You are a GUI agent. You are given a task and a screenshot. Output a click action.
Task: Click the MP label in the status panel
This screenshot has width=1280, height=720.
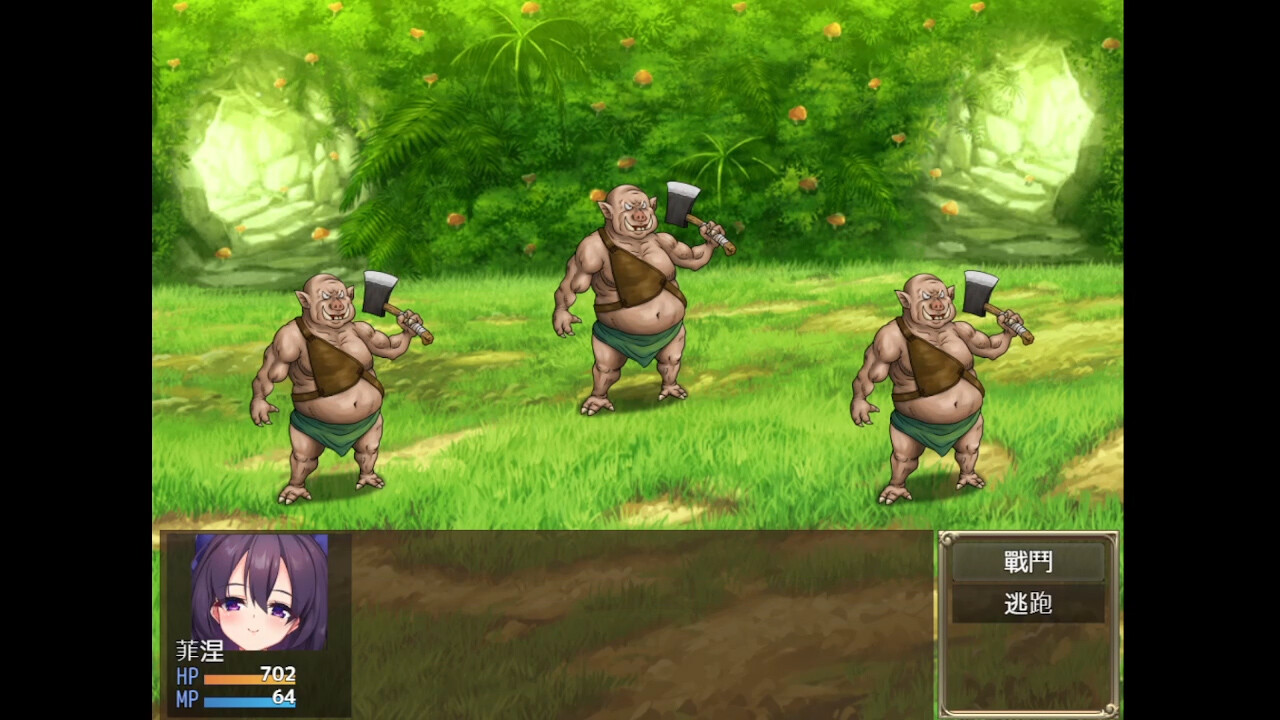click(191, 699)
